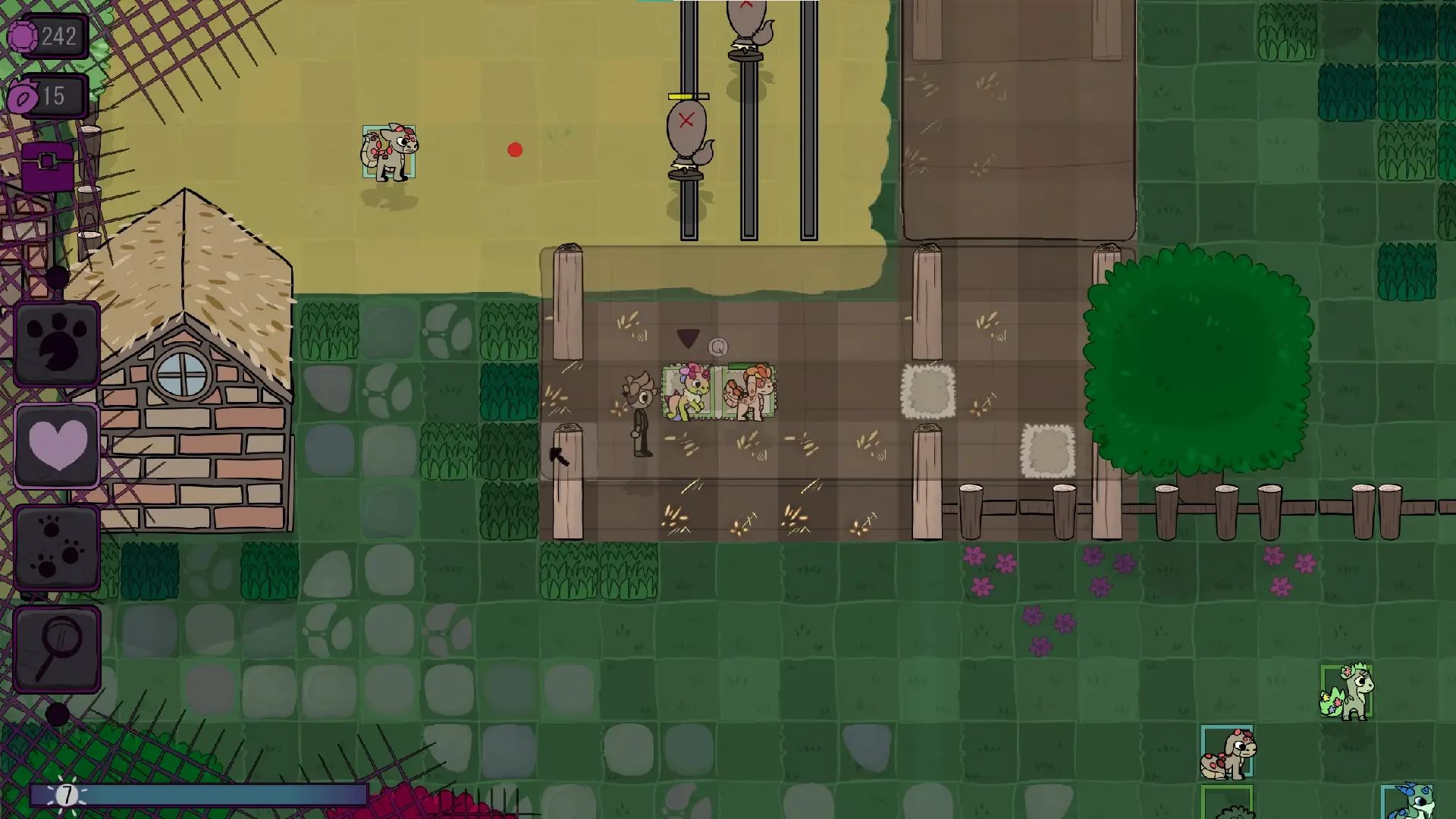Click the gem counter showing 242
Image resolution: width=1456 pixels, height=819 pixels.
[45, 34]
